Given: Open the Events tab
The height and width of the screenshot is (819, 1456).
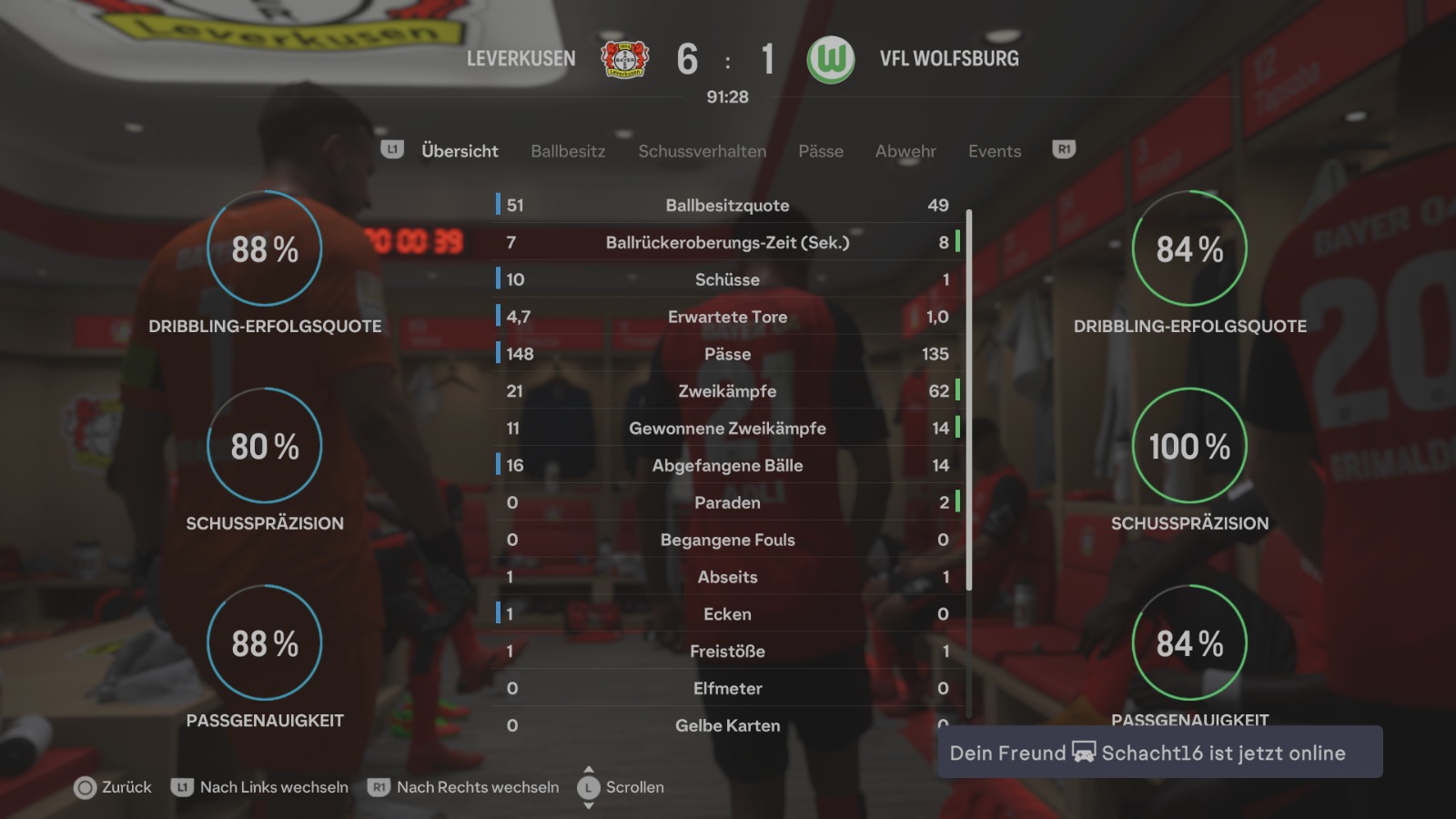Looking at the screenshot, I should click(995, 151).
